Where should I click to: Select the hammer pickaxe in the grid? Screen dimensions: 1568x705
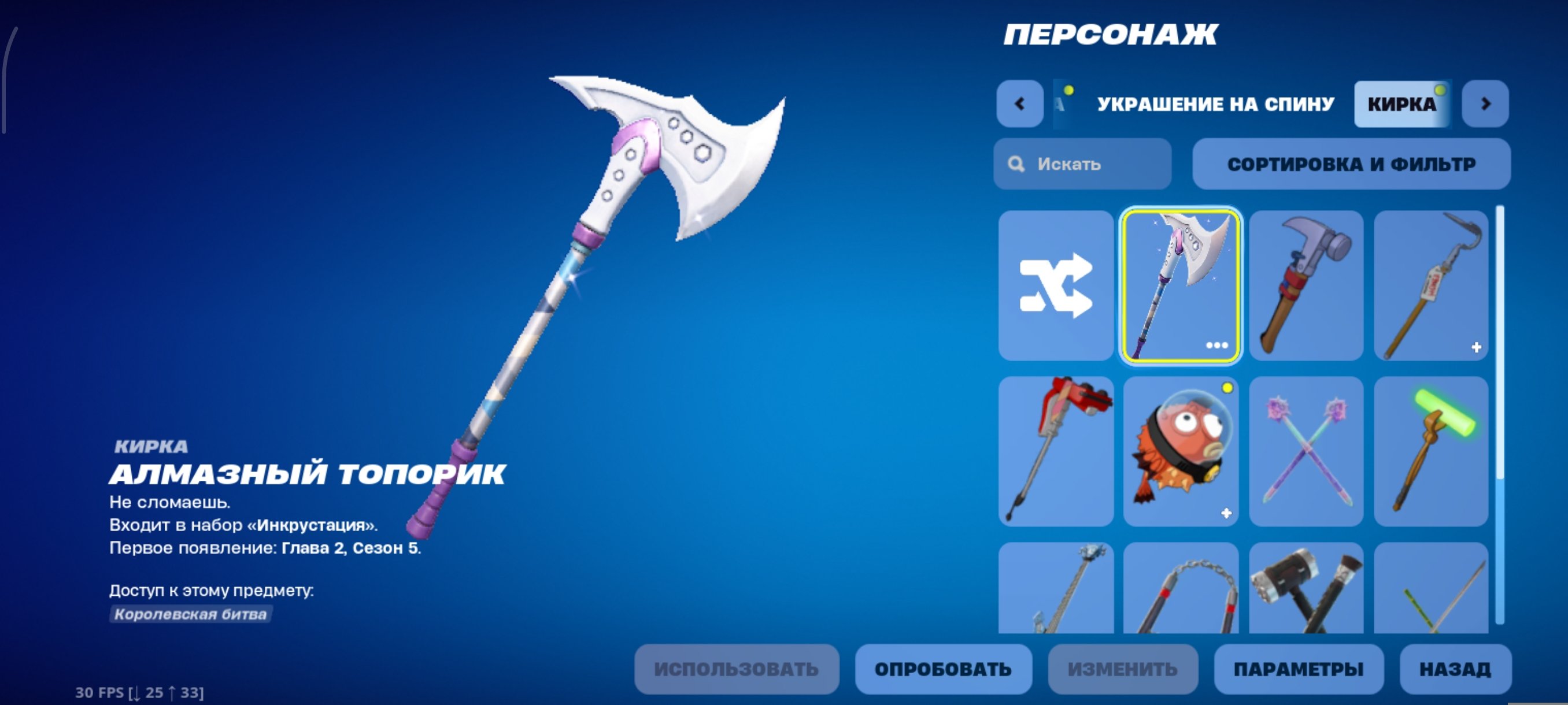click(1306, 287)
